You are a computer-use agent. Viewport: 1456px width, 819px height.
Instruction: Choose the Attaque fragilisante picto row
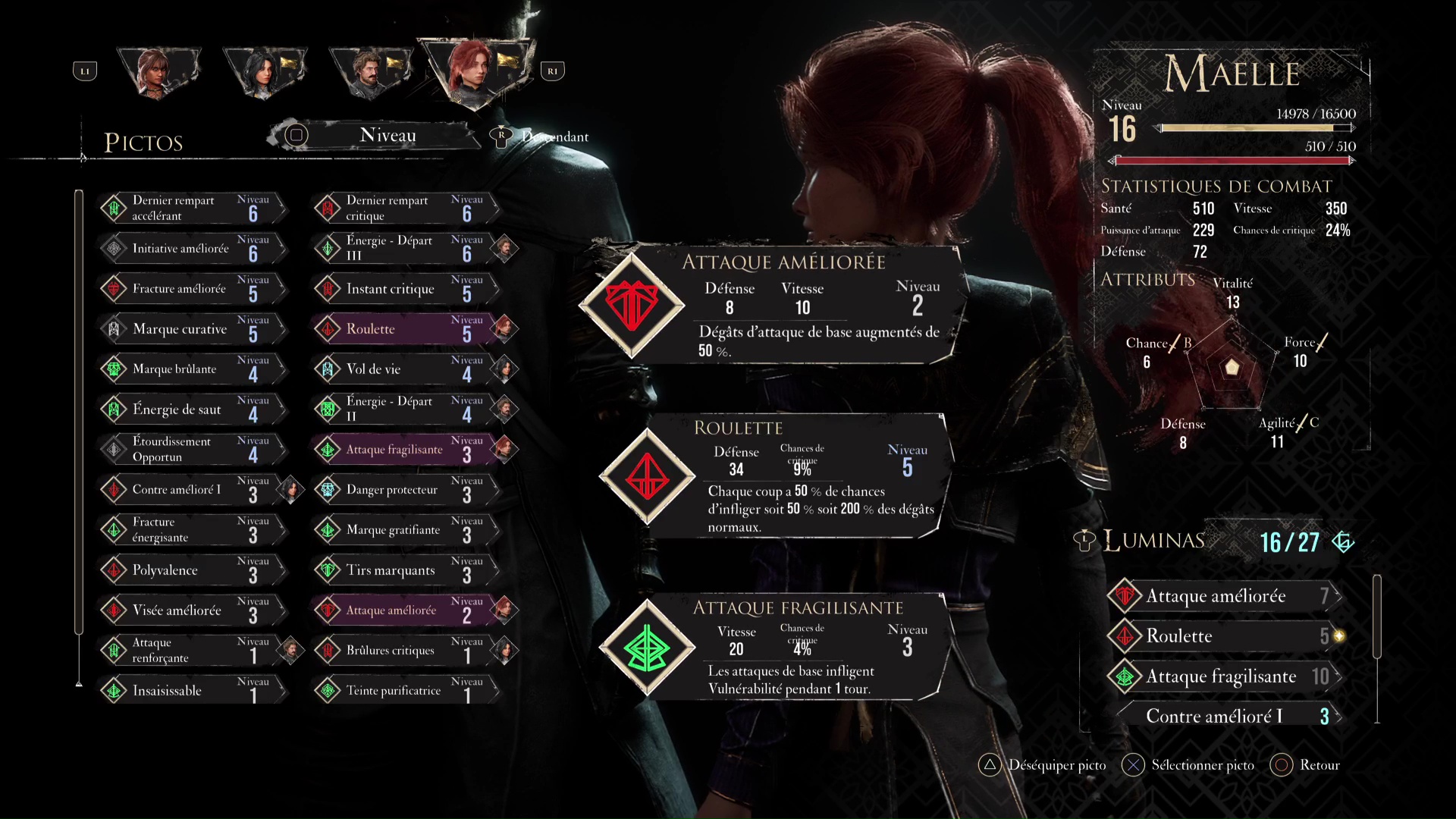[x=406, y=450]
